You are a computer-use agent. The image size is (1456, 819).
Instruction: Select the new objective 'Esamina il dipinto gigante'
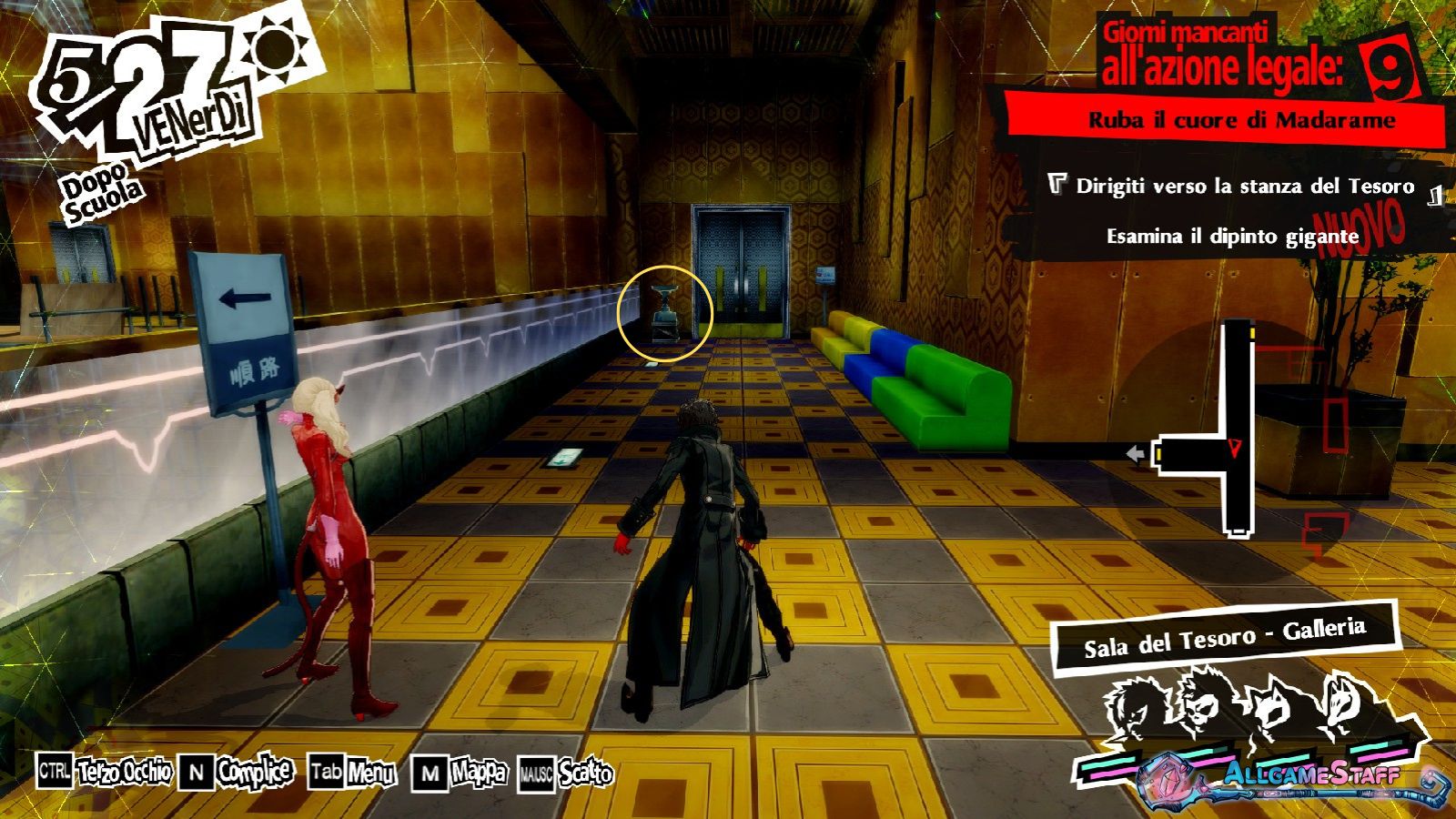click(1232, 237)
